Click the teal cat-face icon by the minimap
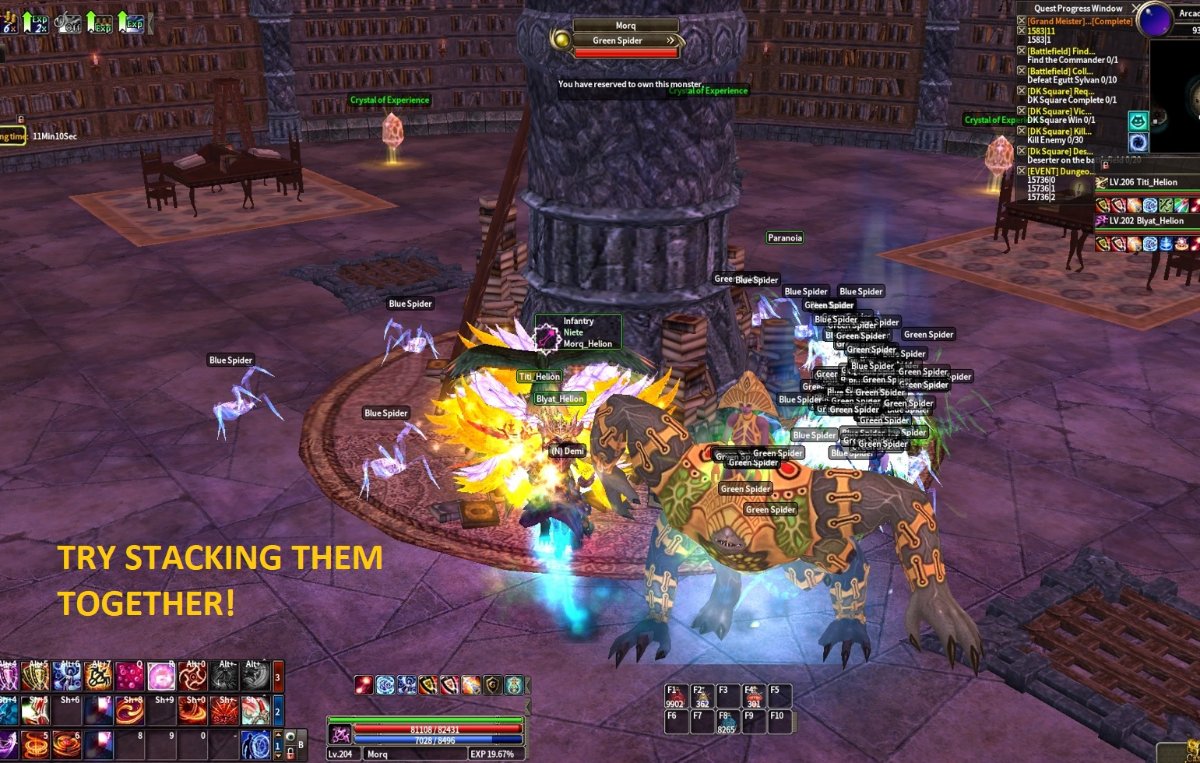Viewport: 1200px width, 763px height. 1138,121
